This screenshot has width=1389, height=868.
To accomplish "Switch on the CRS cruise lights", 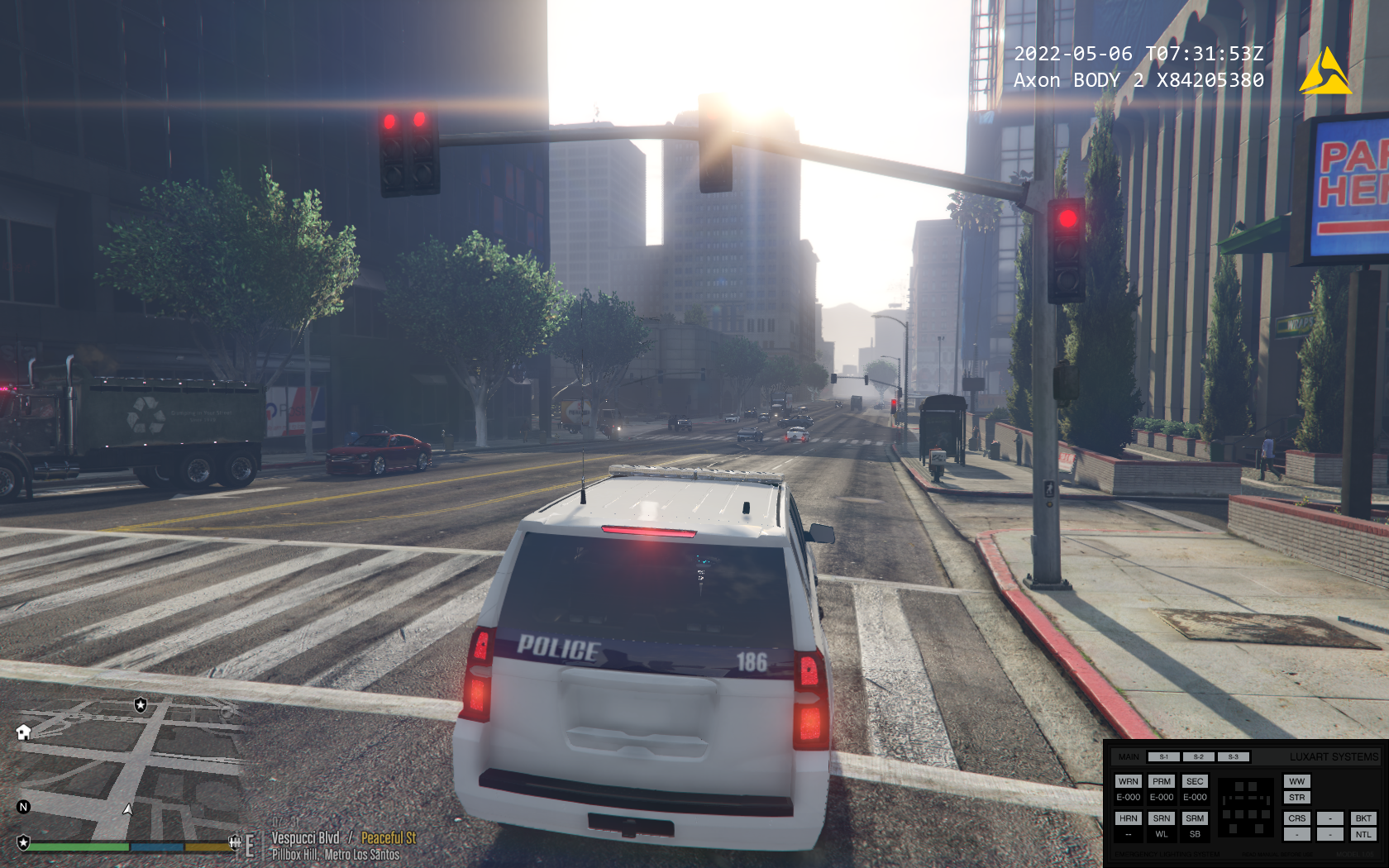I will 1296,818.
